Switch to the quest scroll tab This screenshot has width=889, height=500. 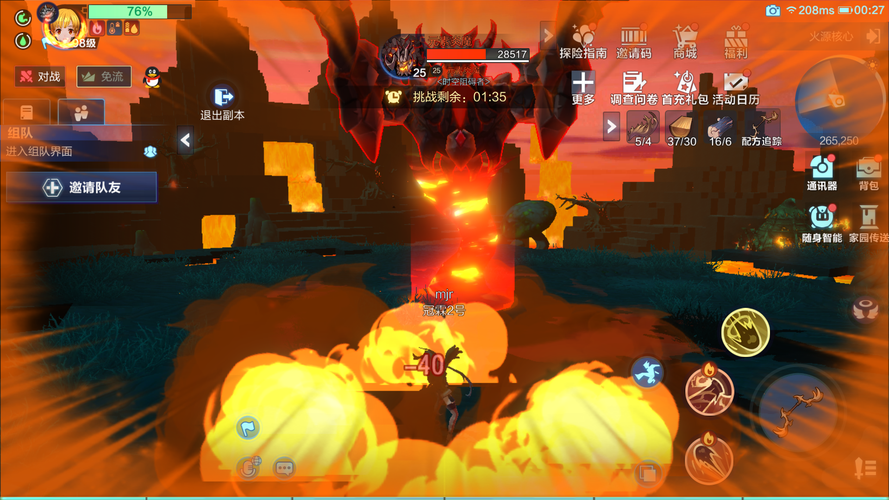tap(27, 112)
